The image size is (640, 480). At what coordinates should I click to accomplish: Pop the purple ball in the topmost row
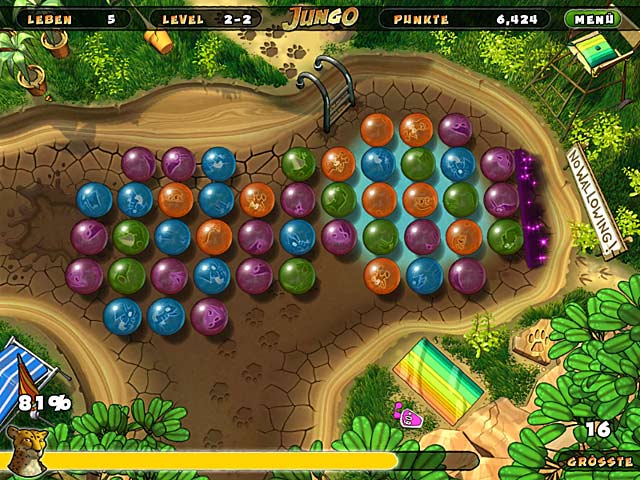[x=455, y=129]
